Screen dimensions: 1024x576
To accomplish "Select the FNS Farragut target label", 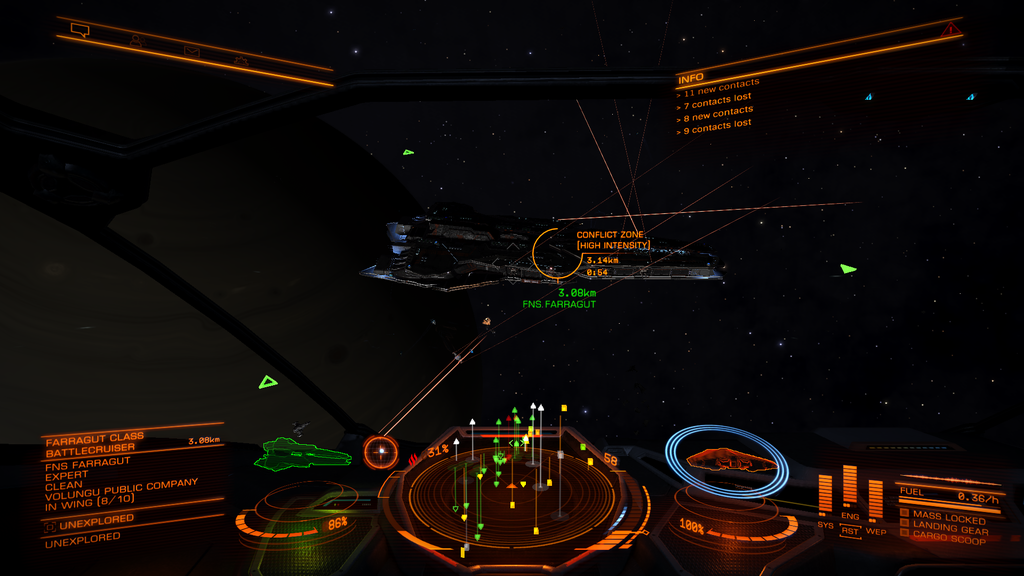I will coord(559,303).
